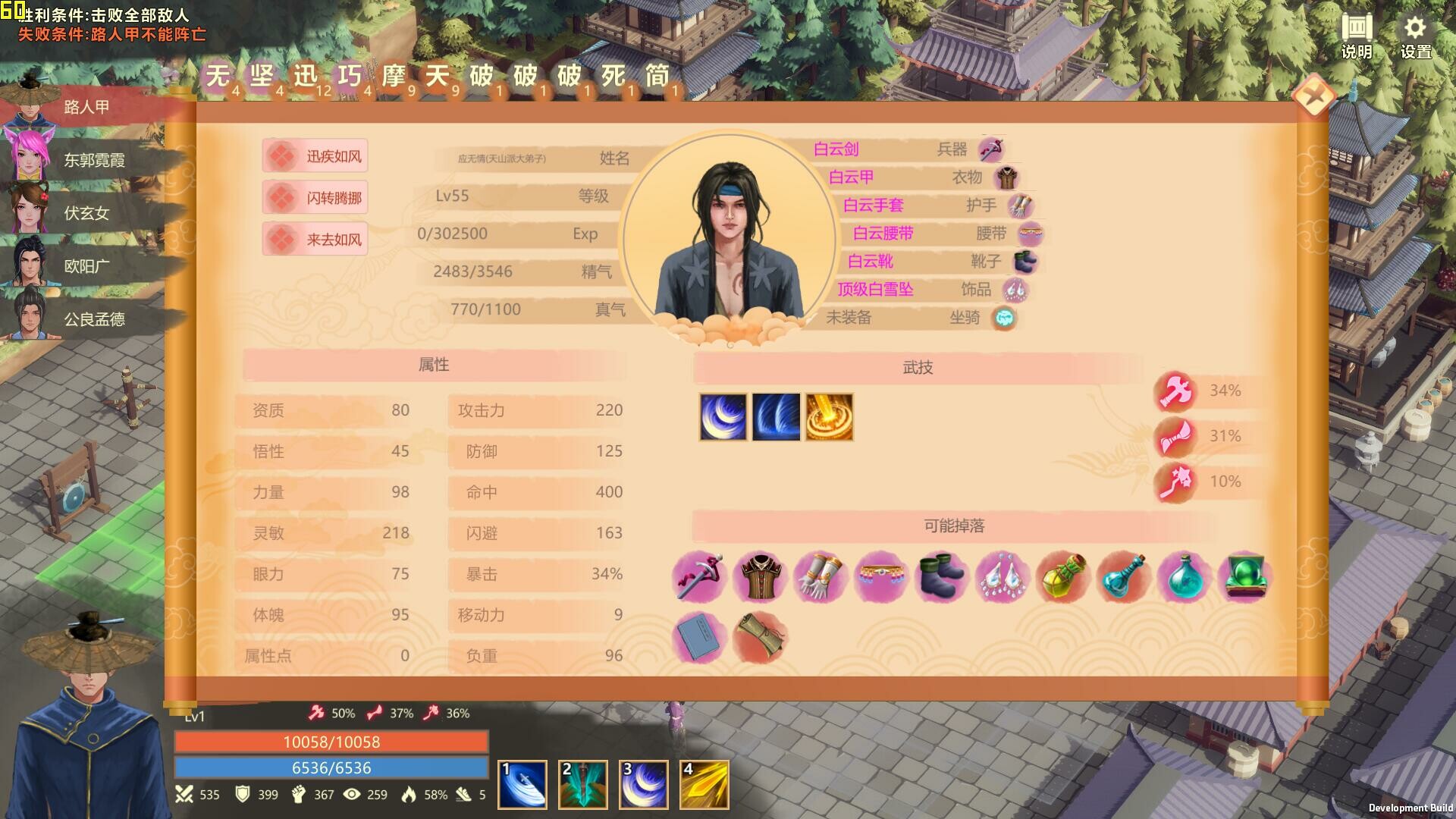View the 白云甲 clothing slot icon

(x=1006, y=177)
